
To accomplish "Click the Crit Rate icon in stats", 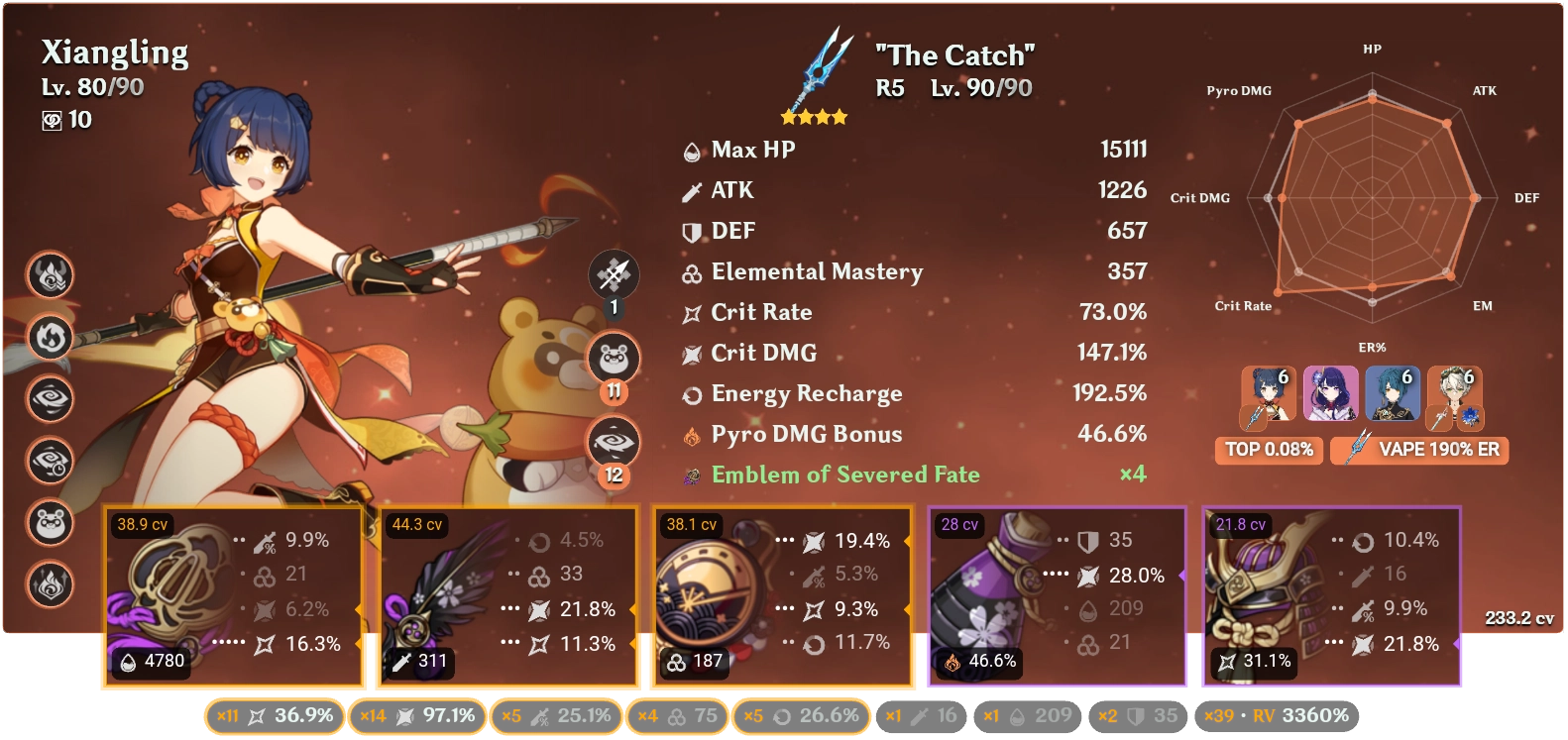I will coord(692,312).
